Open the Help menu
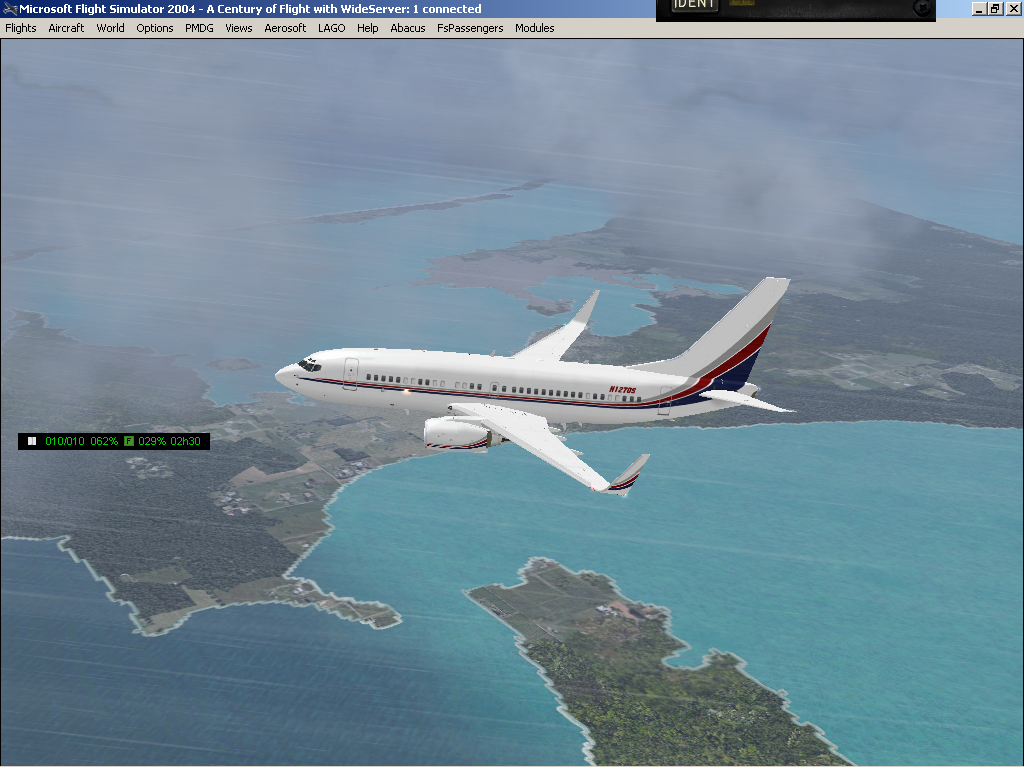The height and width of the screenshot is (768, 1024). pos(368,28)
